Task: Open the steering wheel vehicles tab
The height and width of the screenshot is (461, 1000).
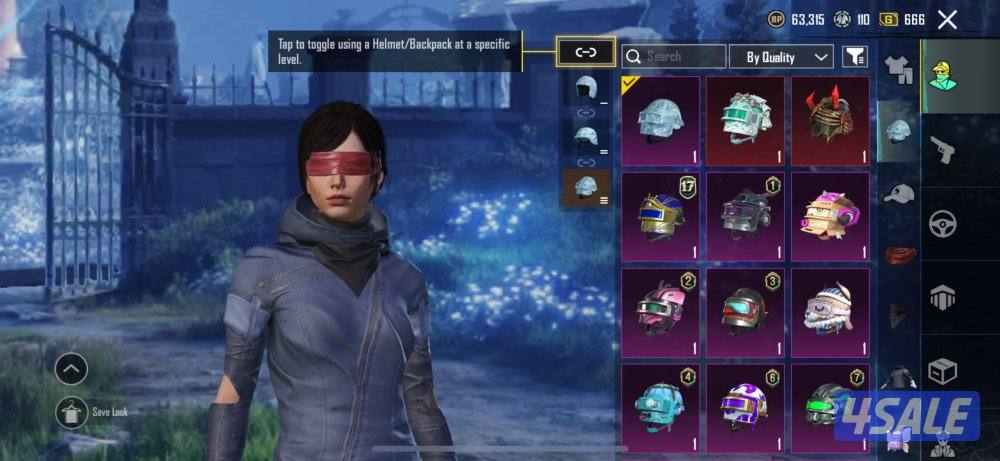Action: click(943, 223)
